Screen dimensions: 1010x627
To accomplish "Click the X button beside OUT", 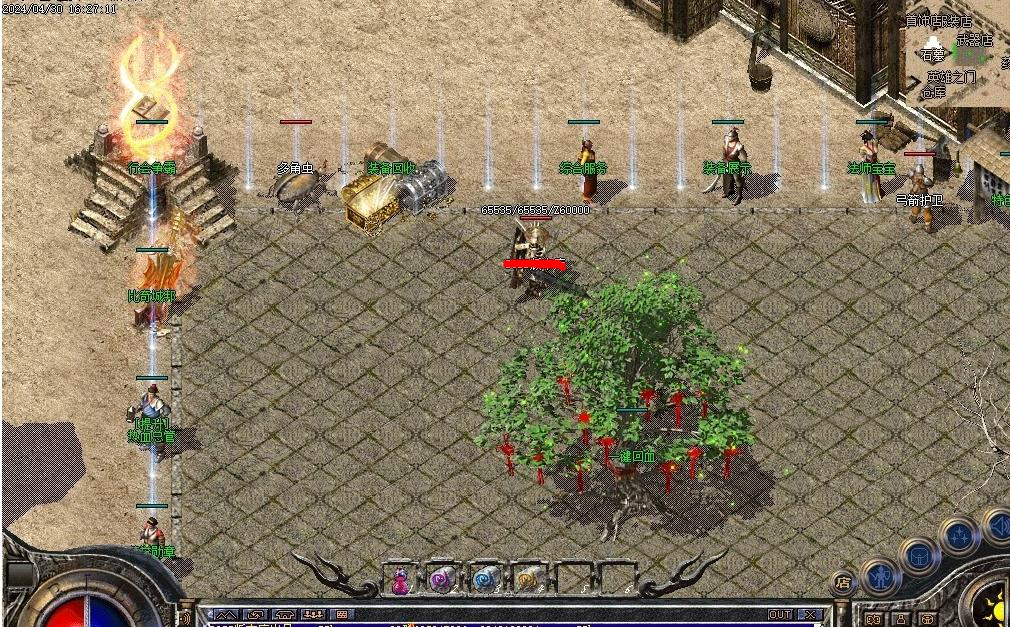I will (x=810, y=614).
